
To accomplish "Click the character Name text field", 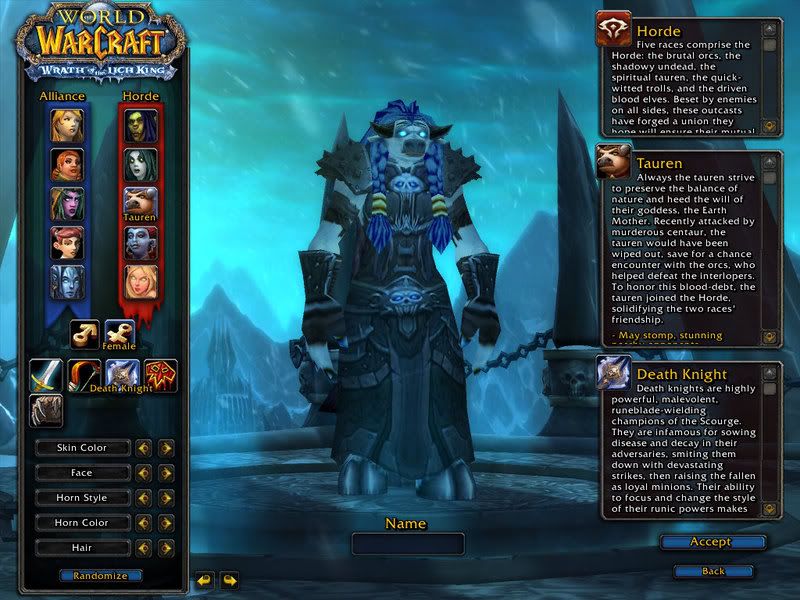I will (408, 544).
